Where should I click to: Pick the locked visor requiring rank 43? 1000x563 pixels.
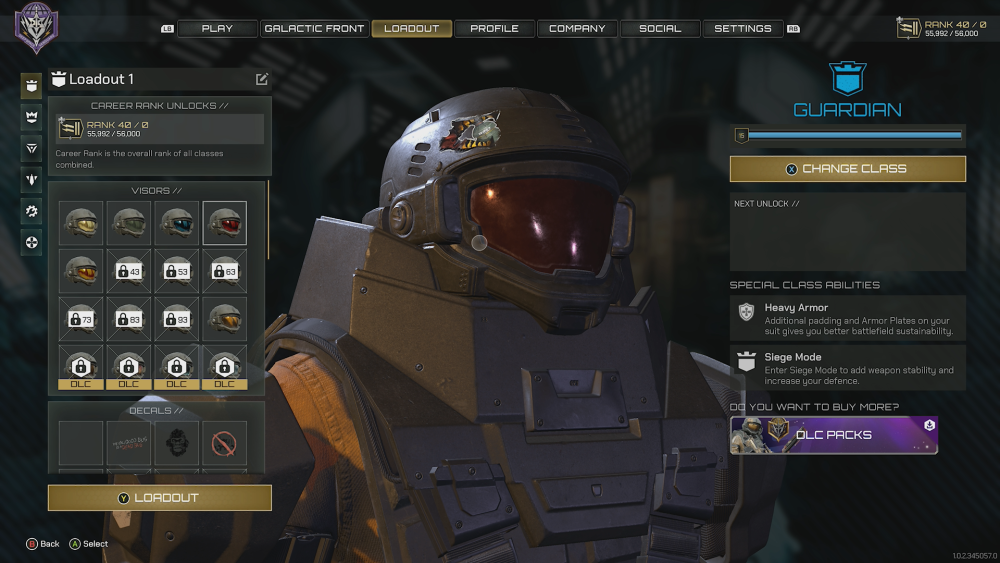(x=129, y=271)
